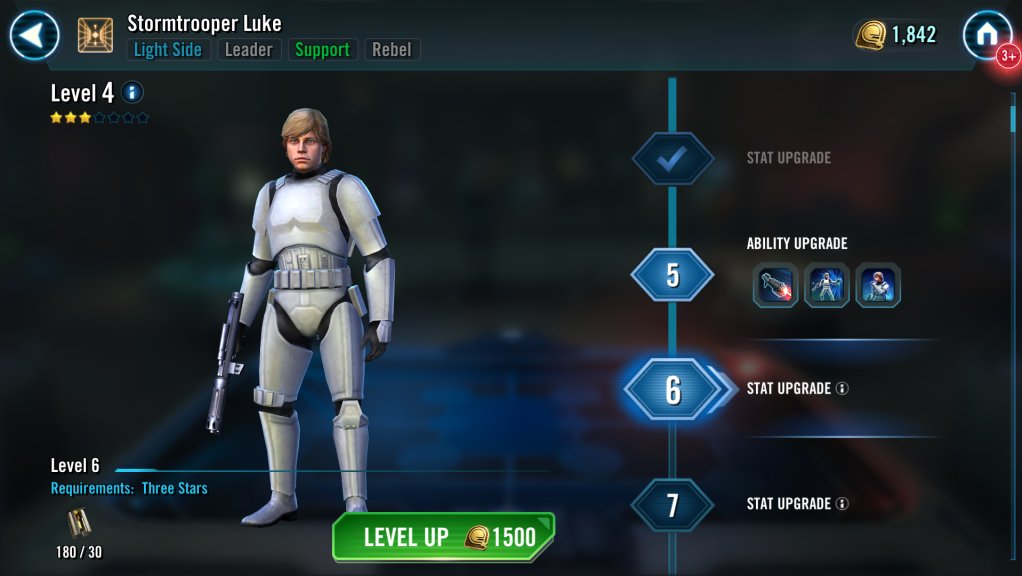The height and width of the screenshot is (576, 1022).
Task: Select the level 6 milestone node
Action: coord(672,389)
